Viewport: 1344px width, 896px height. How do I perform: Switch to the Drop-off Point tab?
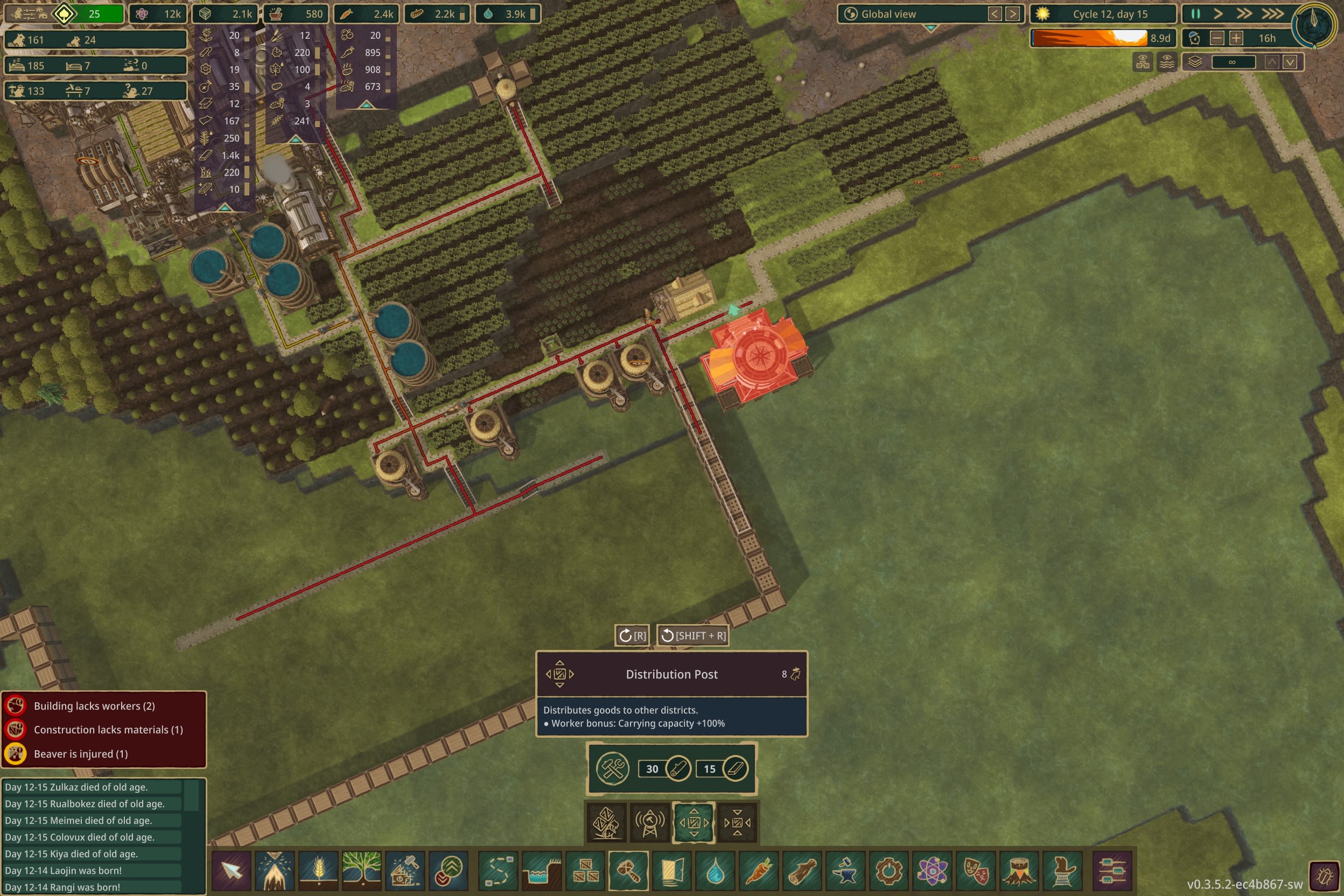pyautogui.click(x=737, y=823)
